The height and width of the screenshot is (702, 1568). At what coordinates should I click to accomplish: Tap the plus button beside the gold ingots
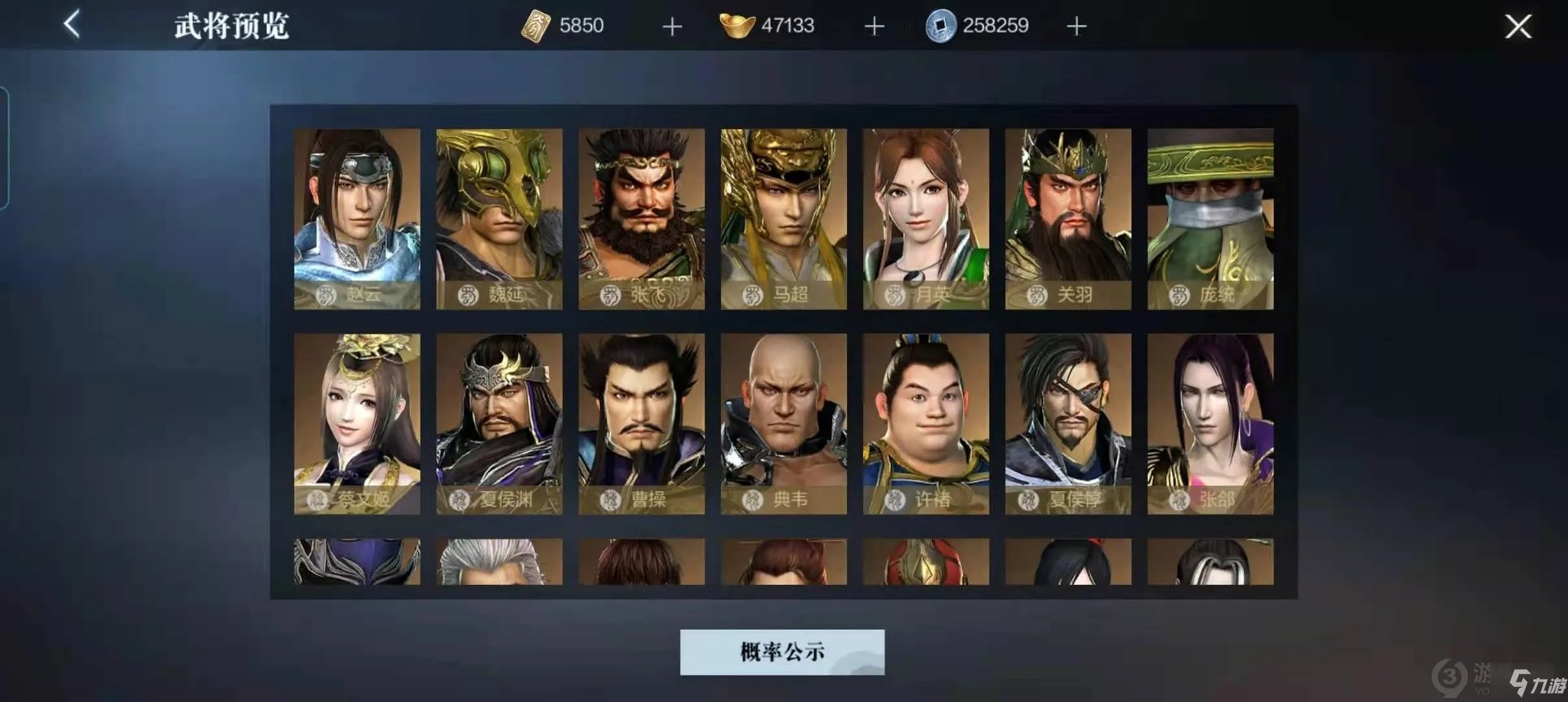click(873, 25)
